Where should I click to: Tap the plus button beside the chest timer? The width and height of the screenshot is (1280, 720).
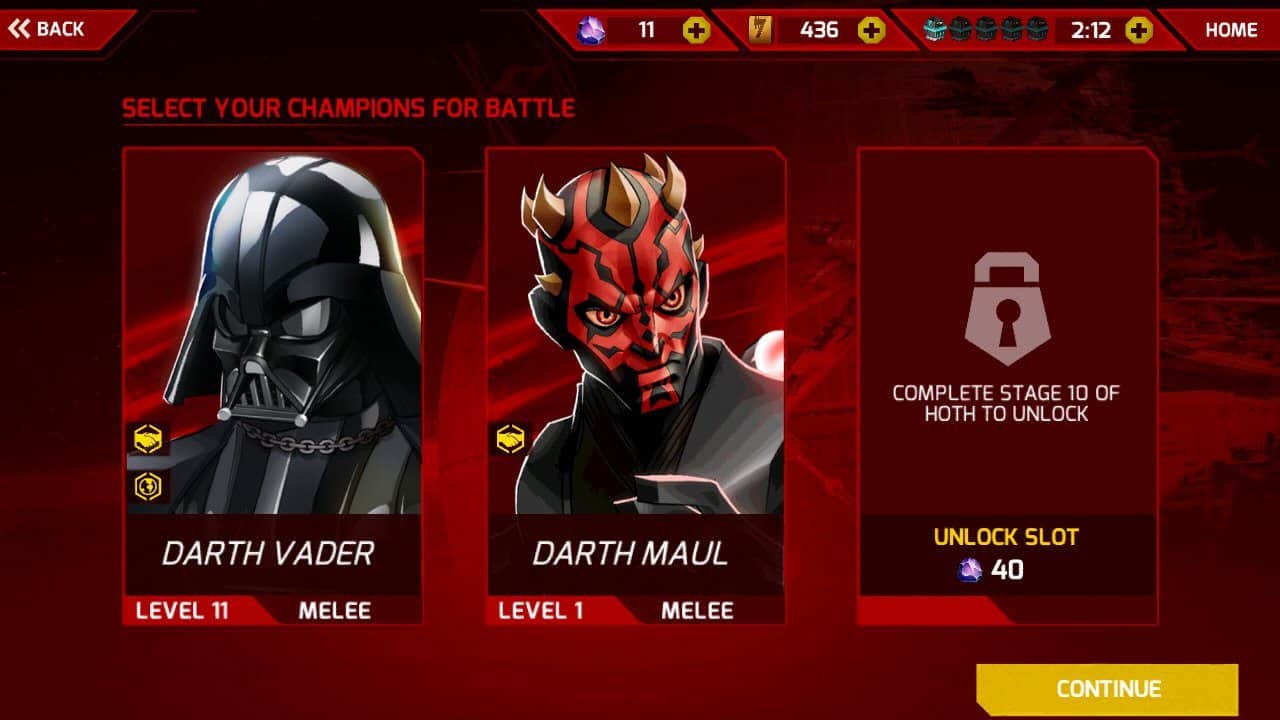pos(1138,30)
